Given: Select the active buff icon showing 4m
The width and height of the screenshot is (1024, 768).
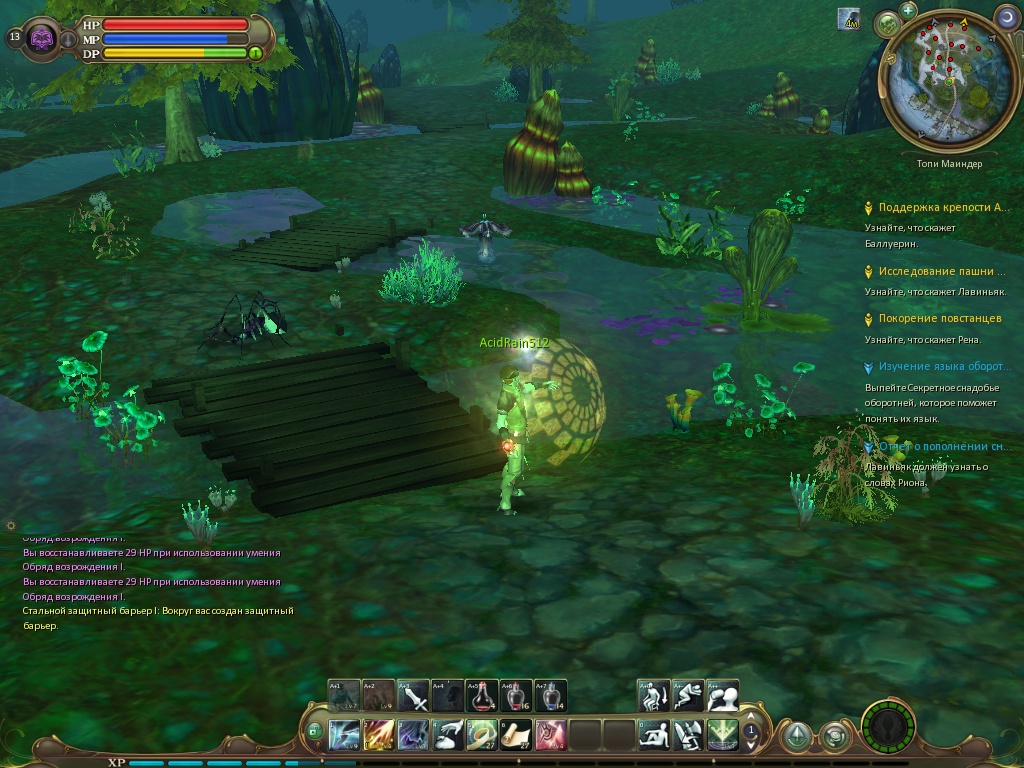Looking at the screenshot, I should click(849, 18).
